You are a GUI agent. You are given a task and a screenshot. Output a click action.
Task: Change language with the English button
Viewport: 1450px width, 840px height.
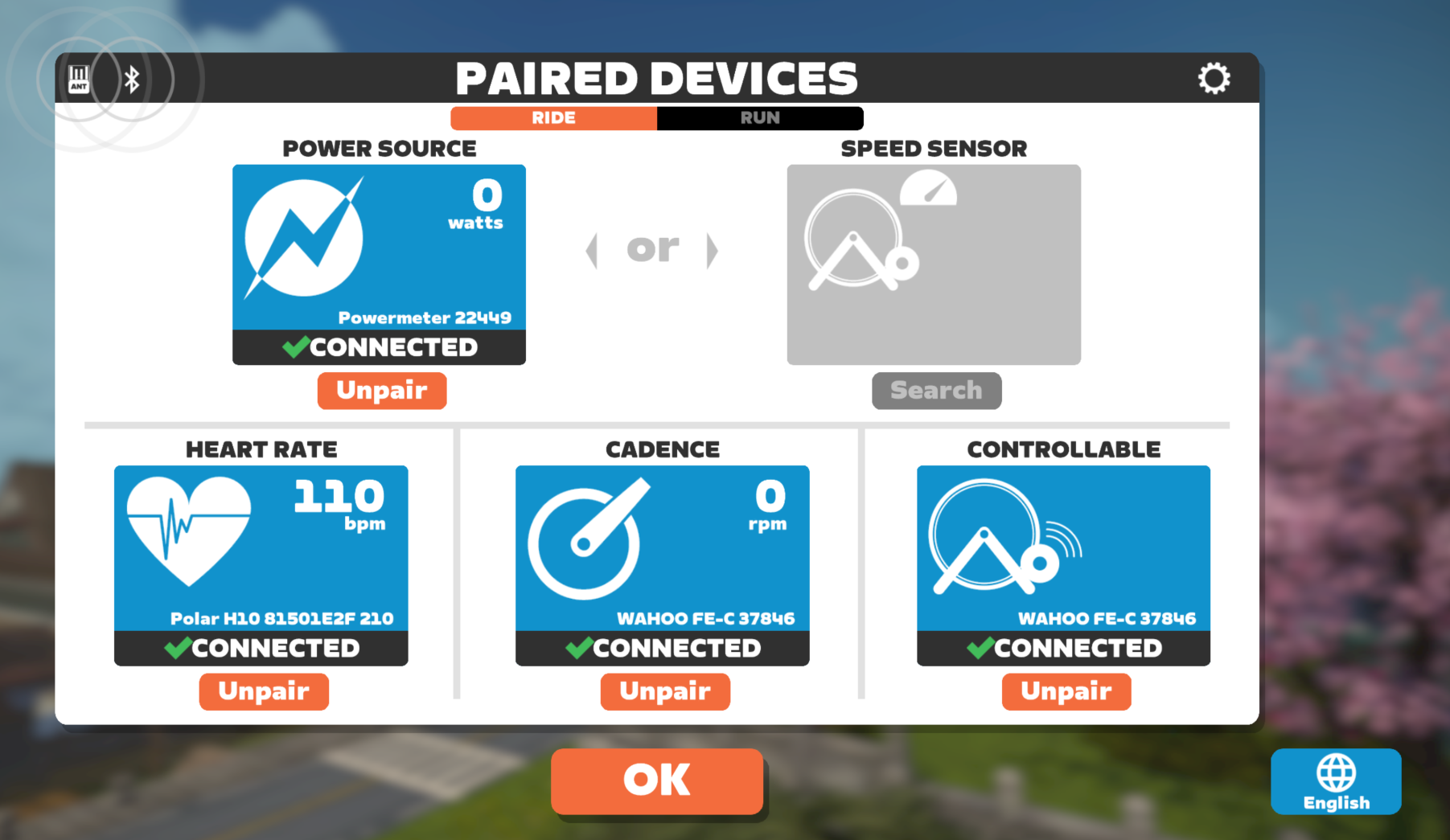[x=1336, y=781]
